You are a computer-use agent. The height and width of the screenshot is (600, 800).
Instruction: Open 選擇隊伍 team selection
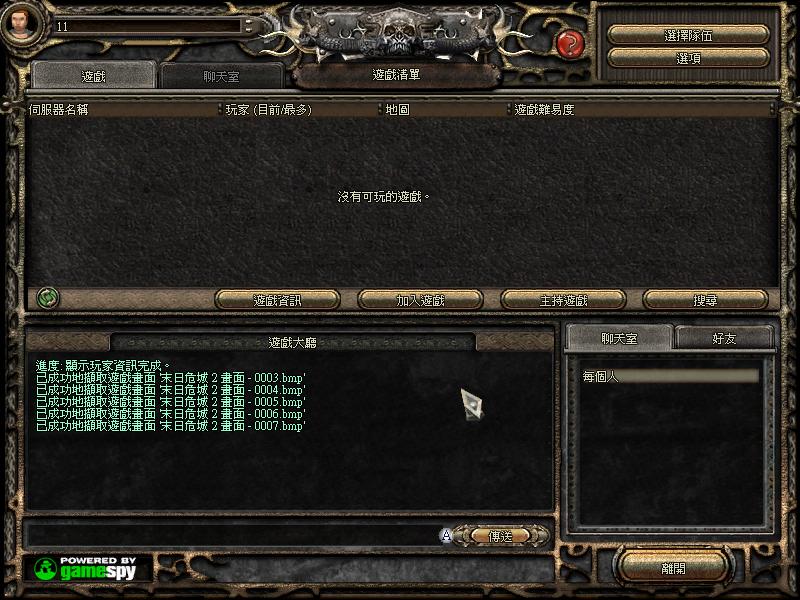(x=688, y=35)
